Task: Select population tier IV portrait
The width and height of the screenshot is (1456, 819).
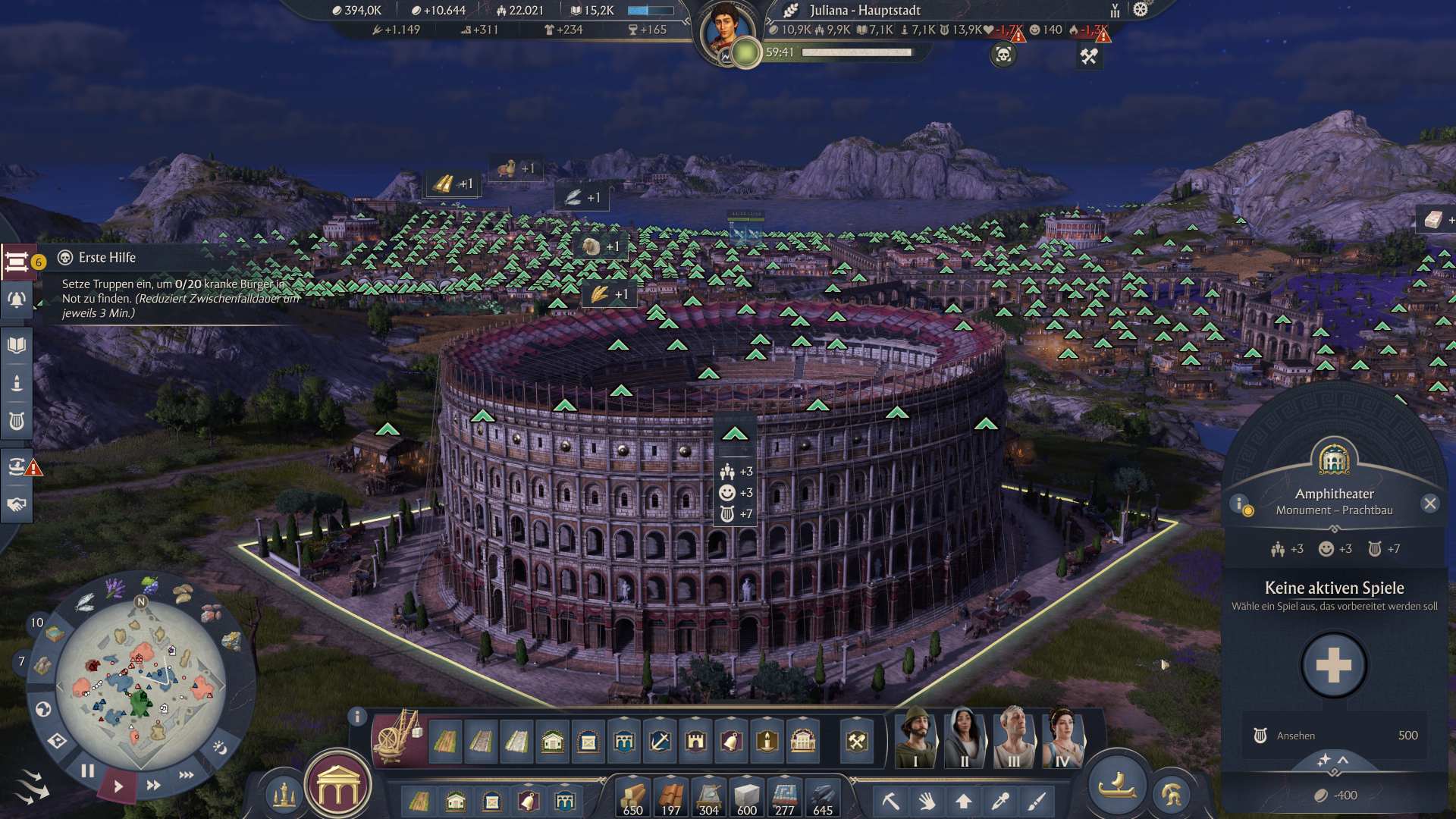Action: [x=1062, y=738]
